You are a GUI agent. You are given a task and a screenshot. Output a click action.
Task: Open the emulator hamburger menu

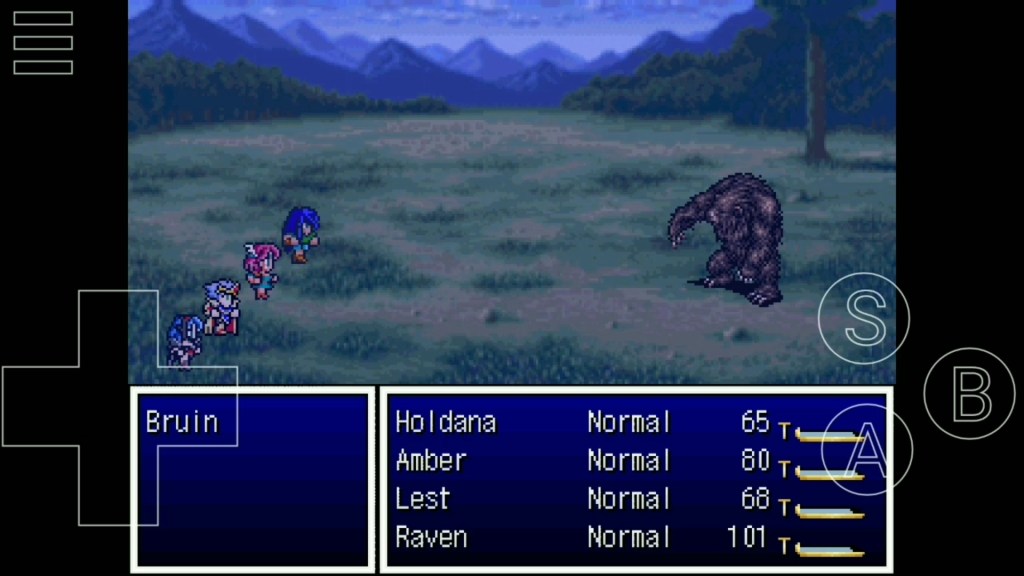[x=43, y=43]
